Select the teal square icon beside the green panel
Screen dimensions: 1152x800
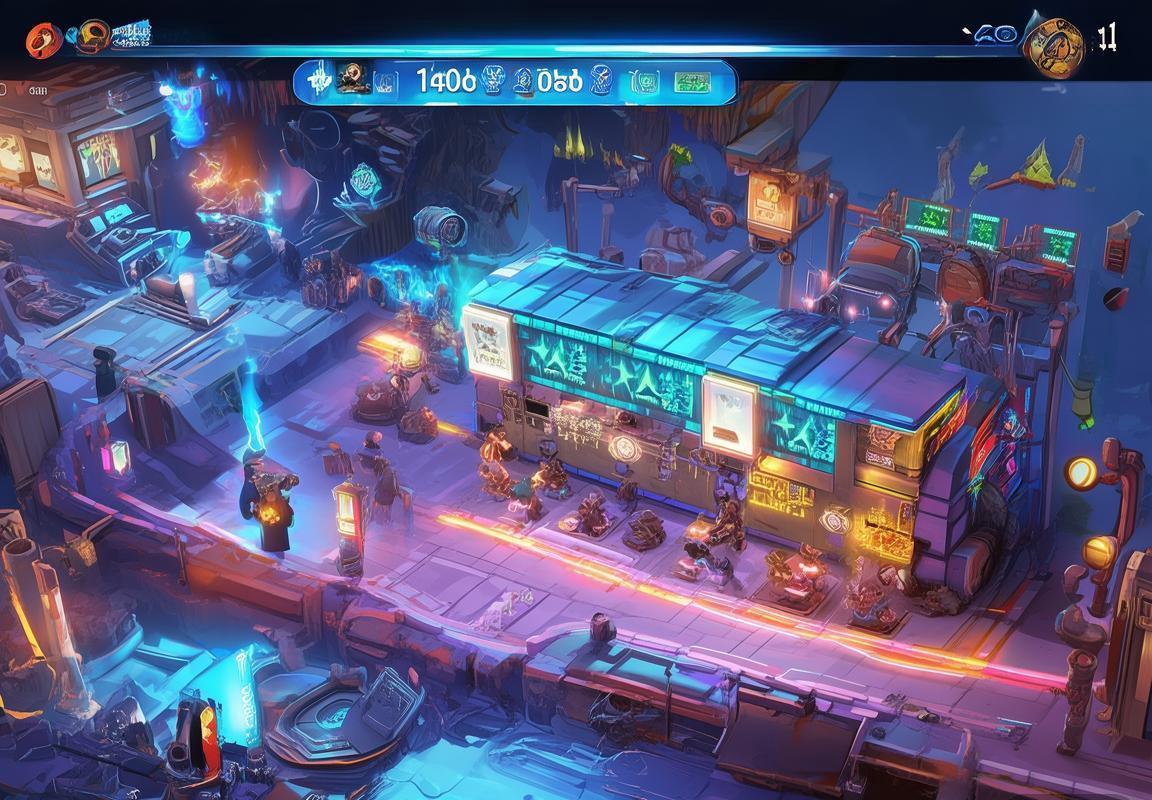coord(645,81)
